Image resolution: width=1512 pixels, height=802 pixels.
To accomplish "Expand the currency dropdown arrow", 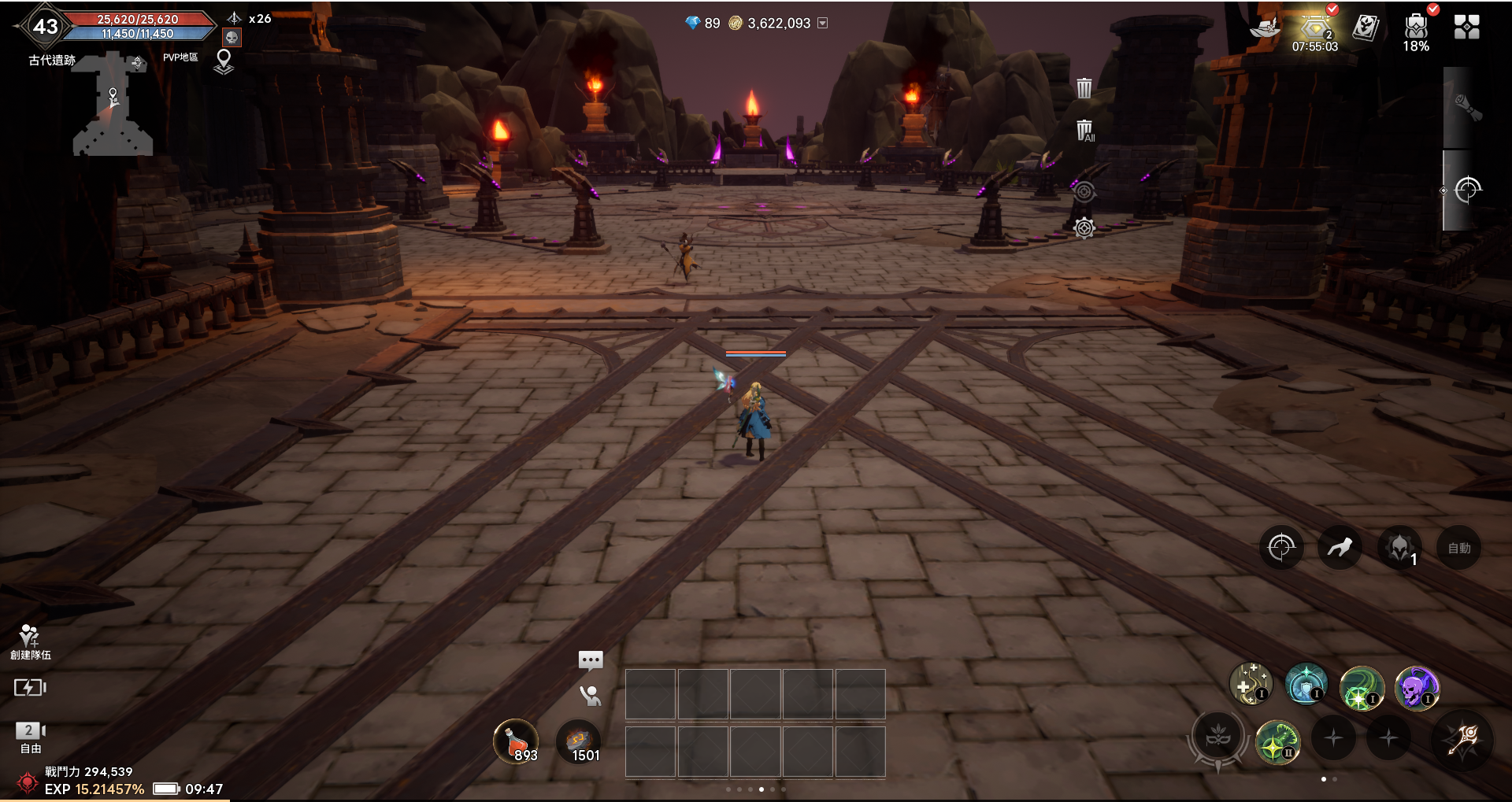I will point(823,24).
